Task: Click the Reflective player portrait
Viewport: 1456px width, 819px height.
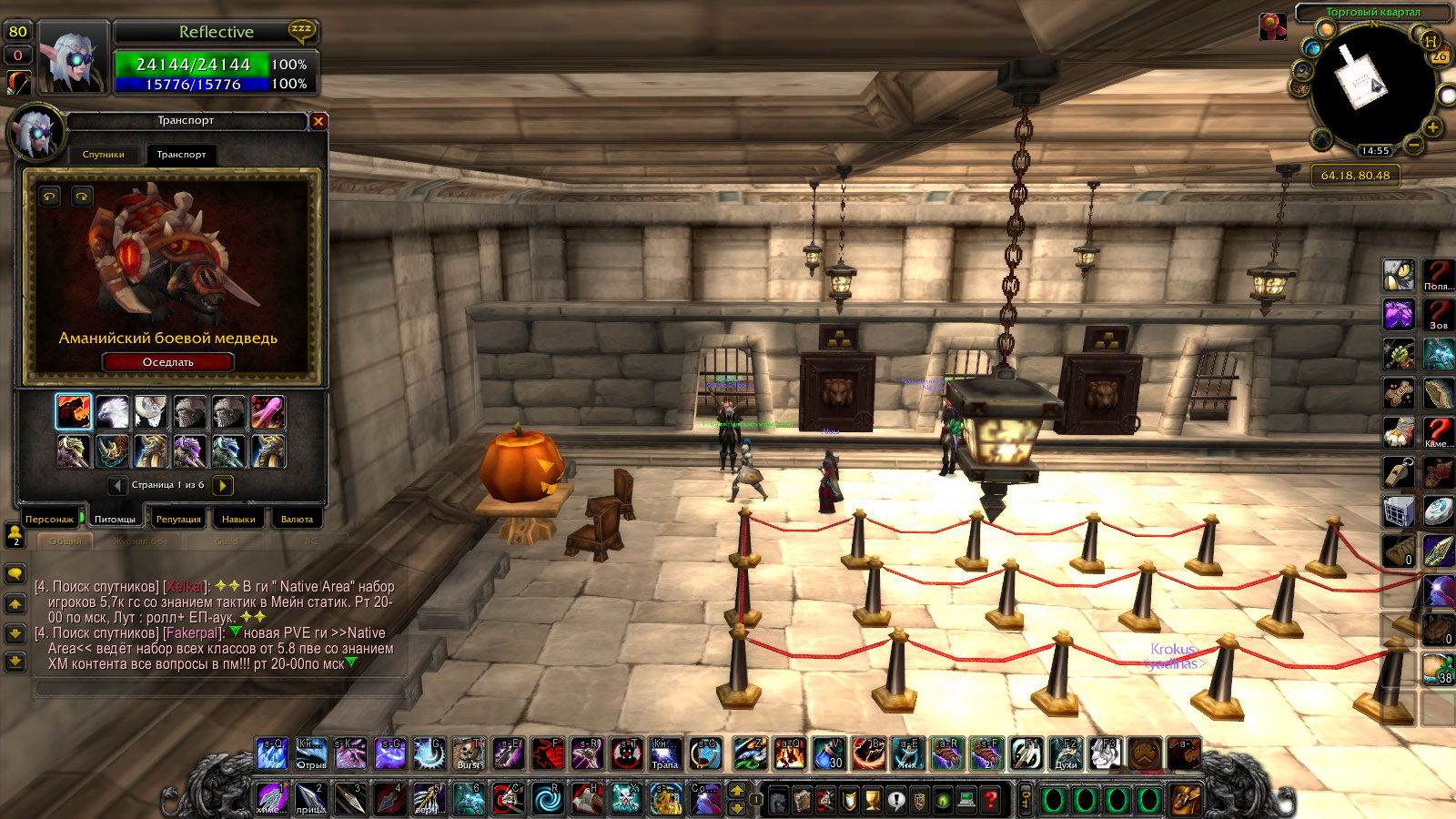Action: click(x=71, y=57)
